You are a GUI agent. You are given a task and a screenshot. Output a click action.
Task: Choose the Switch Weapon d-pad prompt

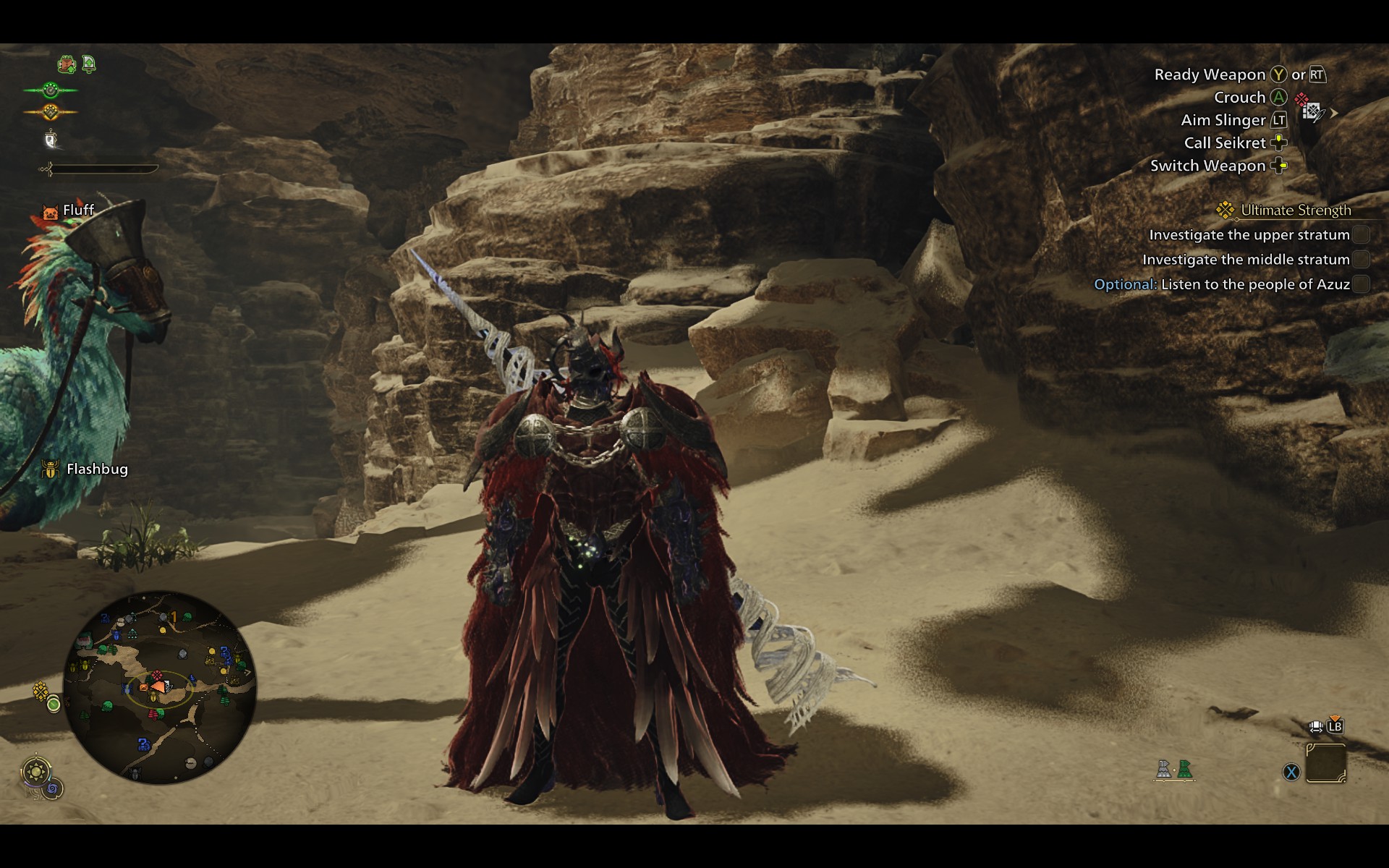coord(1278,166)
